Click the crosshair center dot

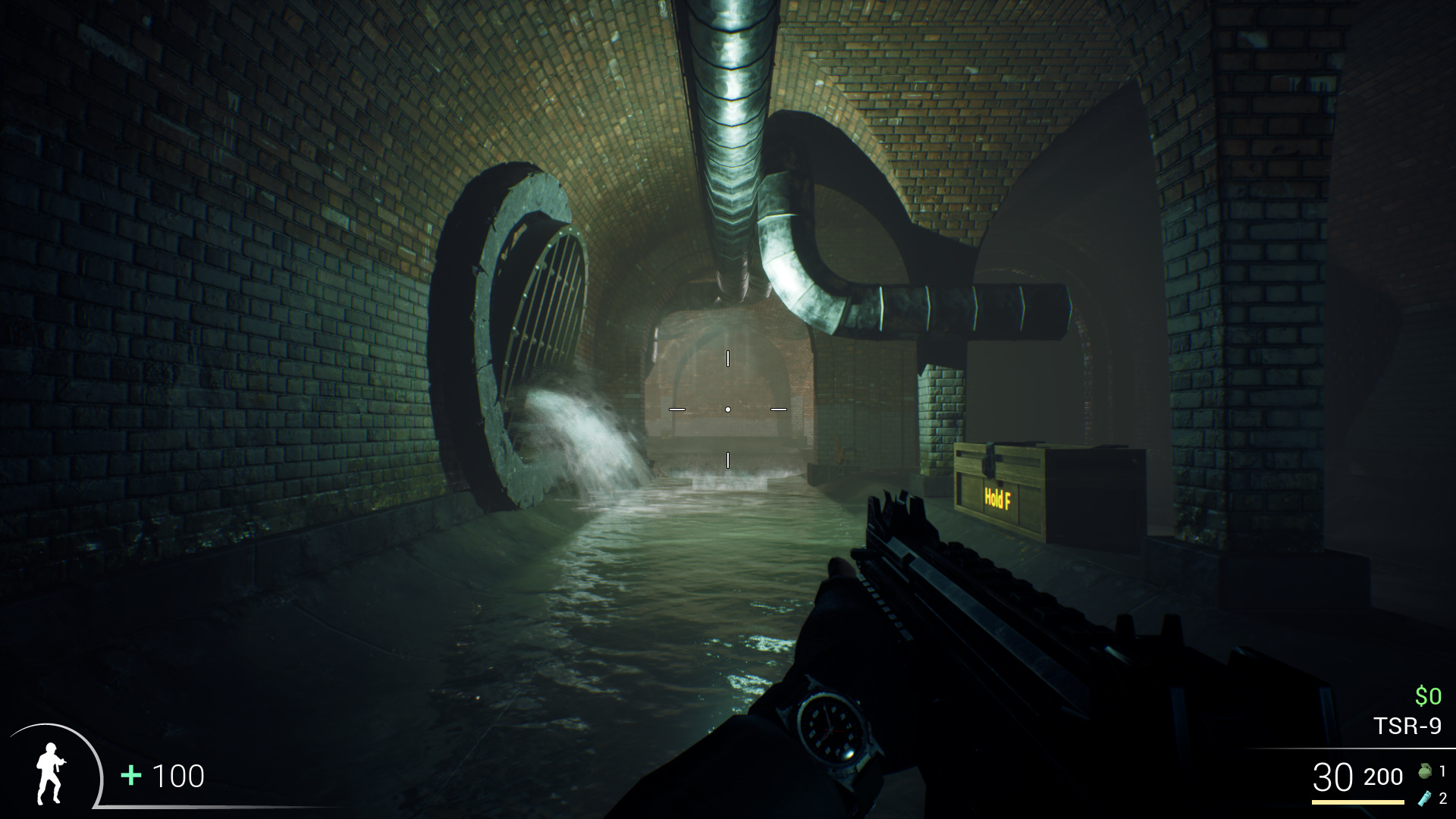tap(729, 409)
